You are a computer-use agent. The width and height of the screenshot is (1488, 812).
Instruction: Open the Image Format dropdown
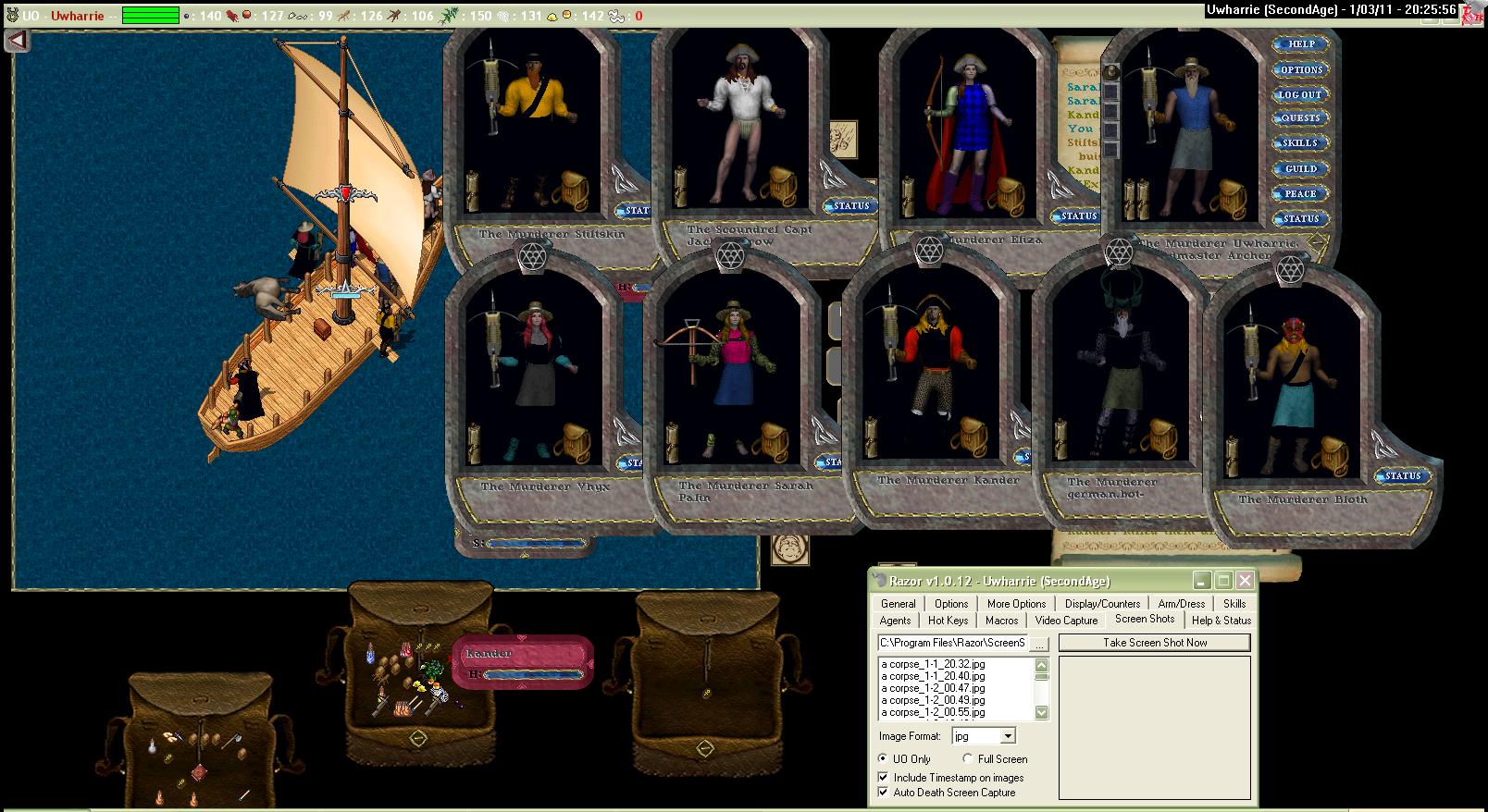(x=1008, y=736)
